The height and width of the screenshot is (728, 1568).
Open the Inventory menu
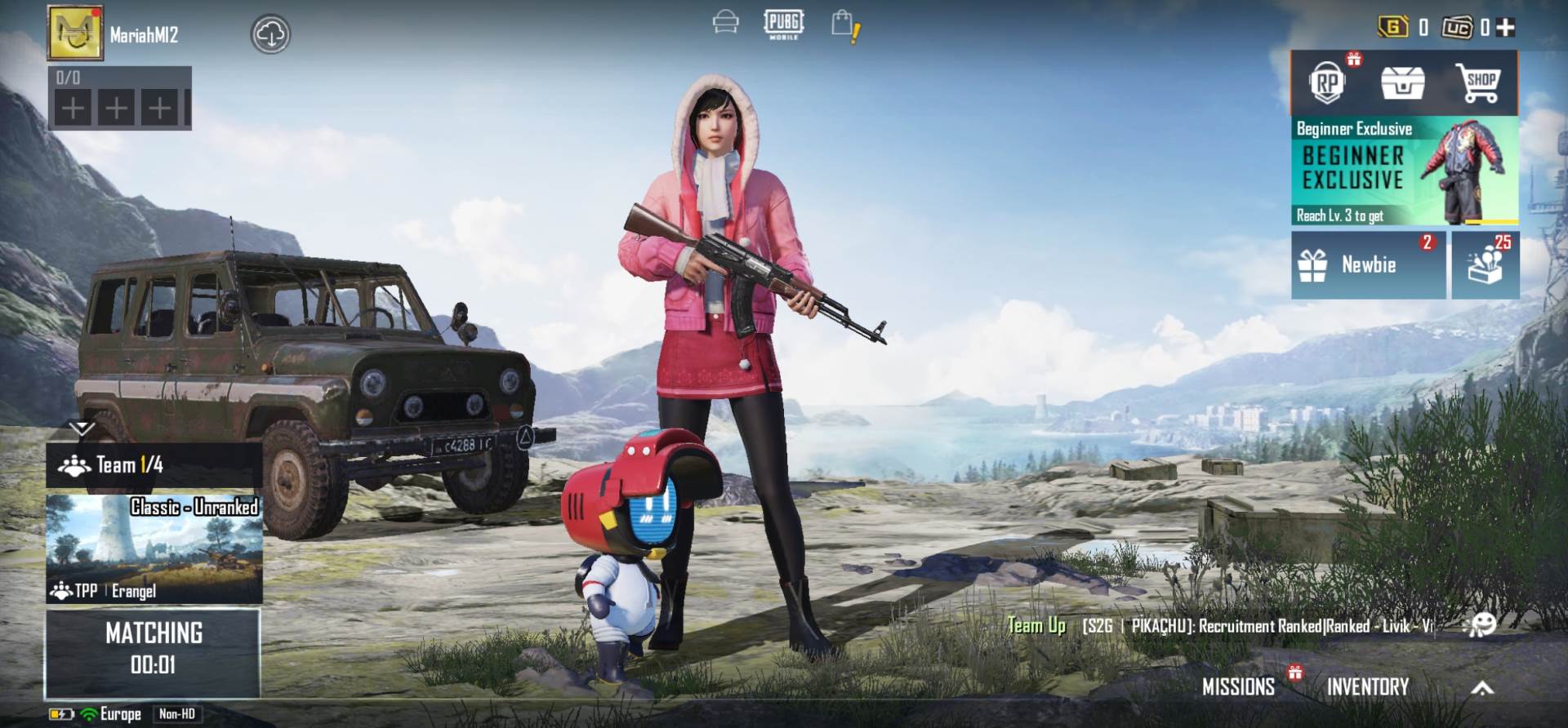point(1369,686)
